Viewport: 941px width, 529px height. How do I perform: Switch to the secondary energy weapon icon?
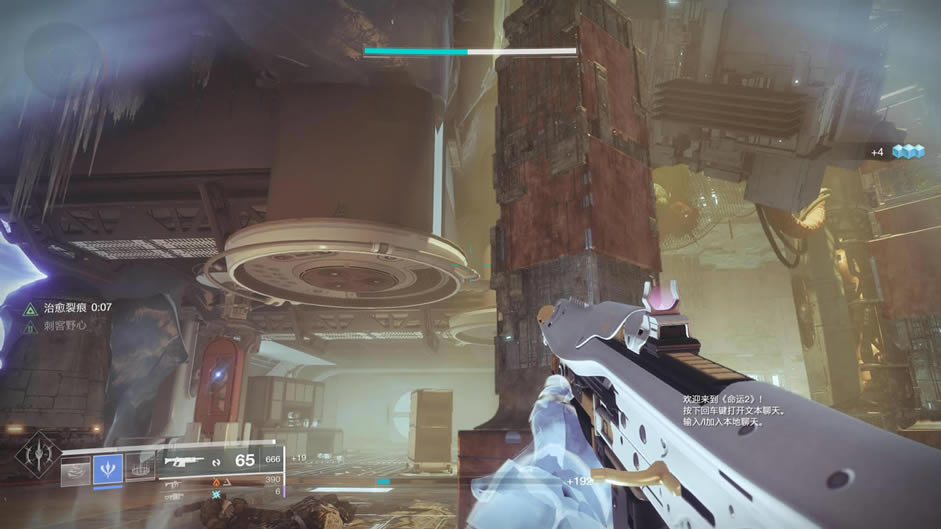(173, 482)
